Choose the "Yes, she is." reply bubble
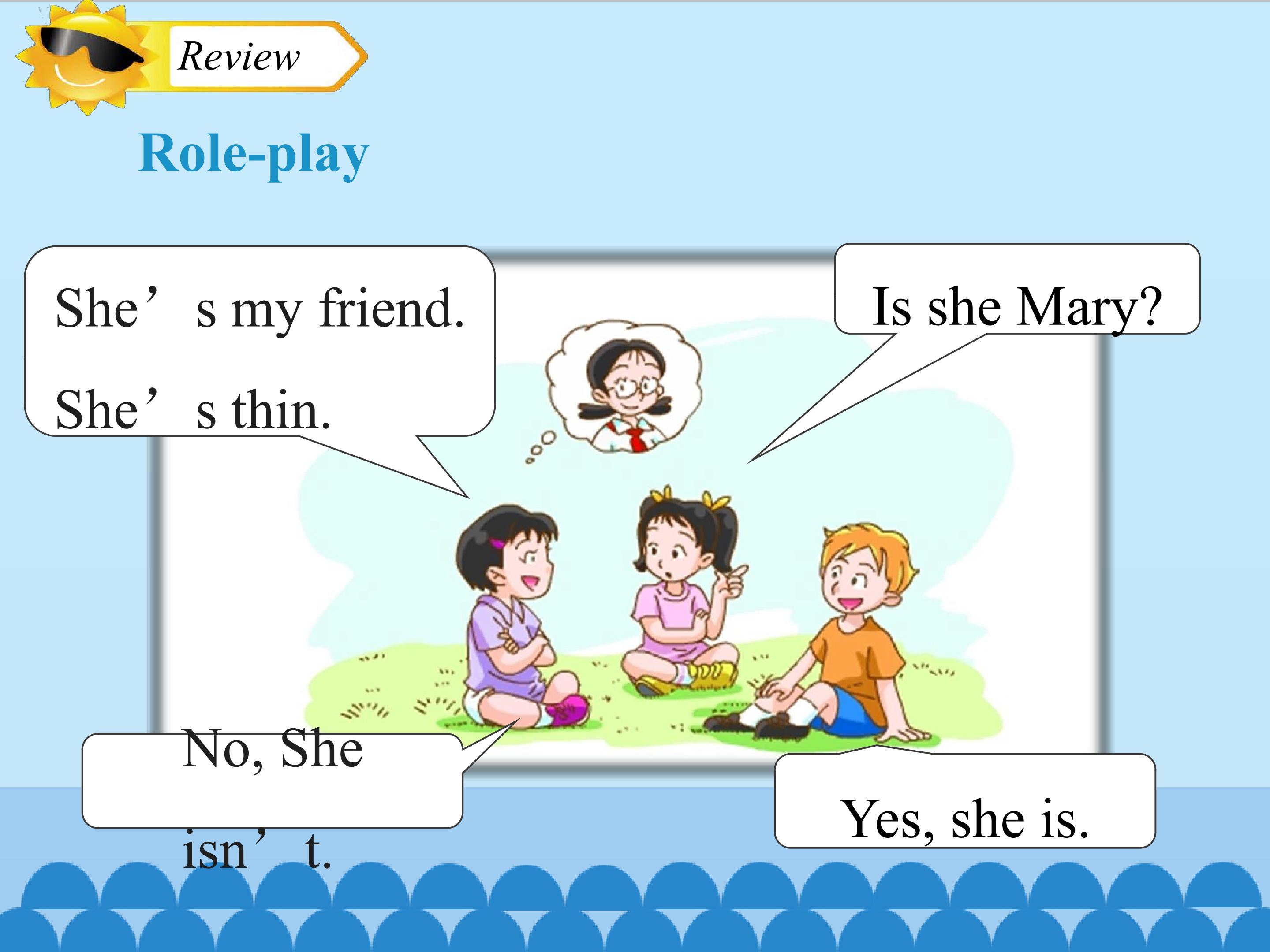1270x952 pixels. point(964,801)
